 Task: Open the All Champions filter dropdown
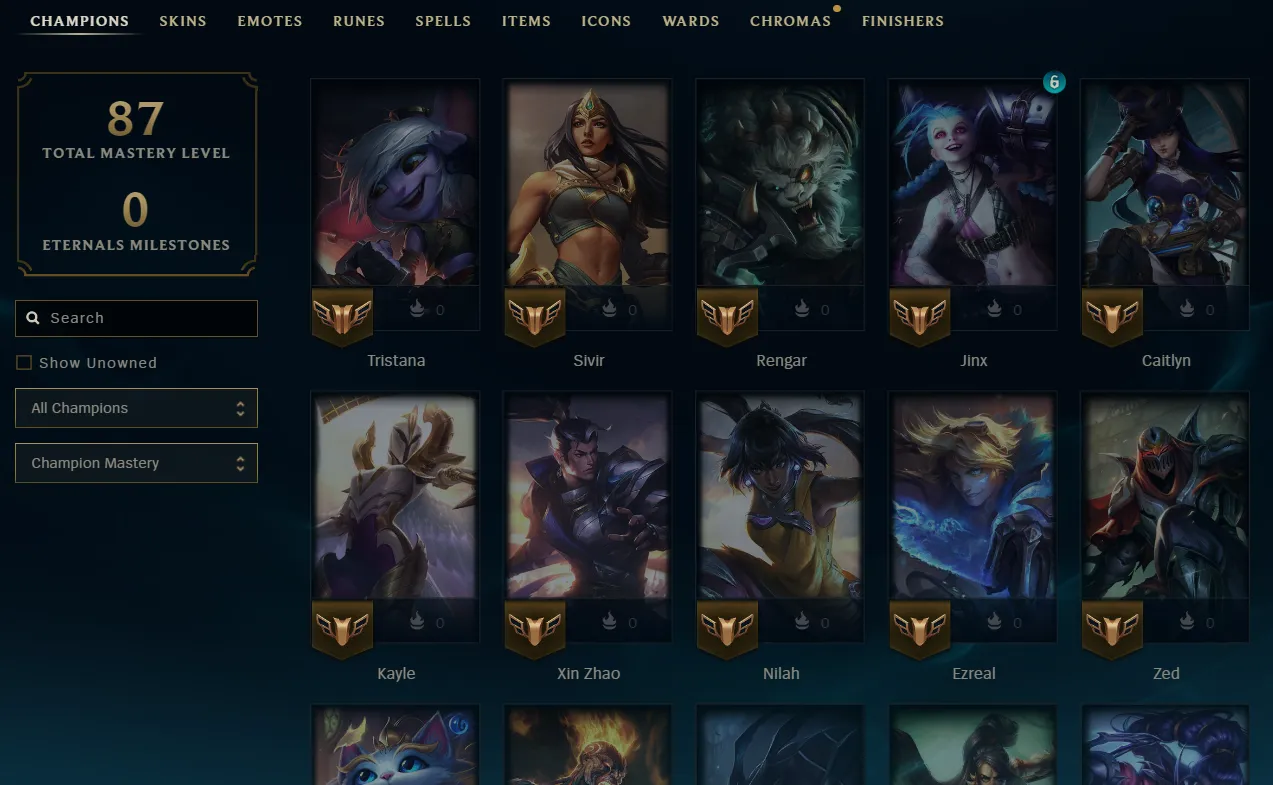tap(136, 408)
